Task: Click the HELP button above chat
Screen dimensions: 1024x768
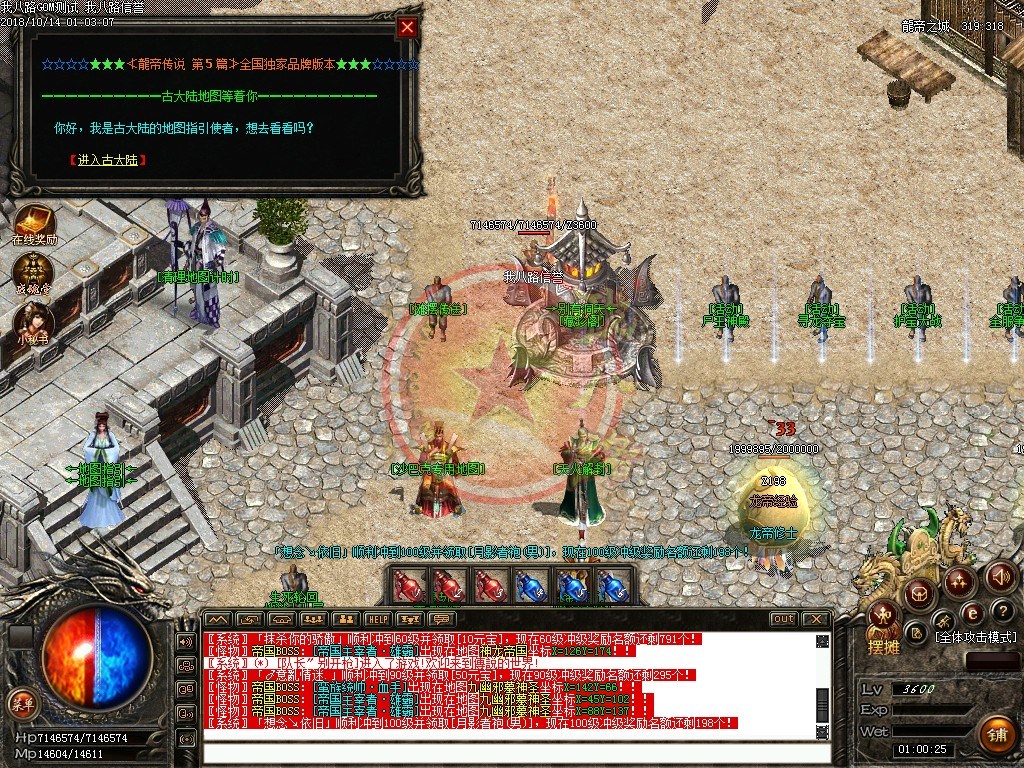Action: pyautogui.click(x=377, y=619)
